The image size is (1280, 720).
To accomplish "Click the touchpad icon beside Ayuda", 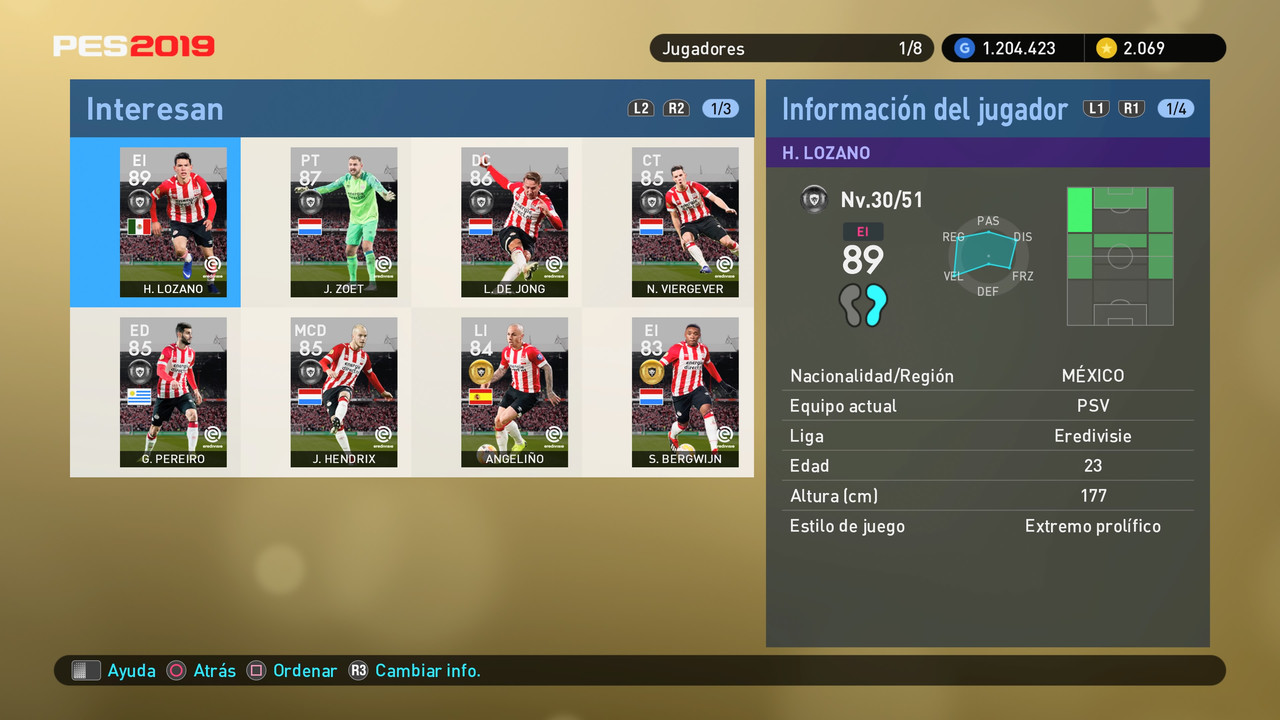I will point(86,670).
